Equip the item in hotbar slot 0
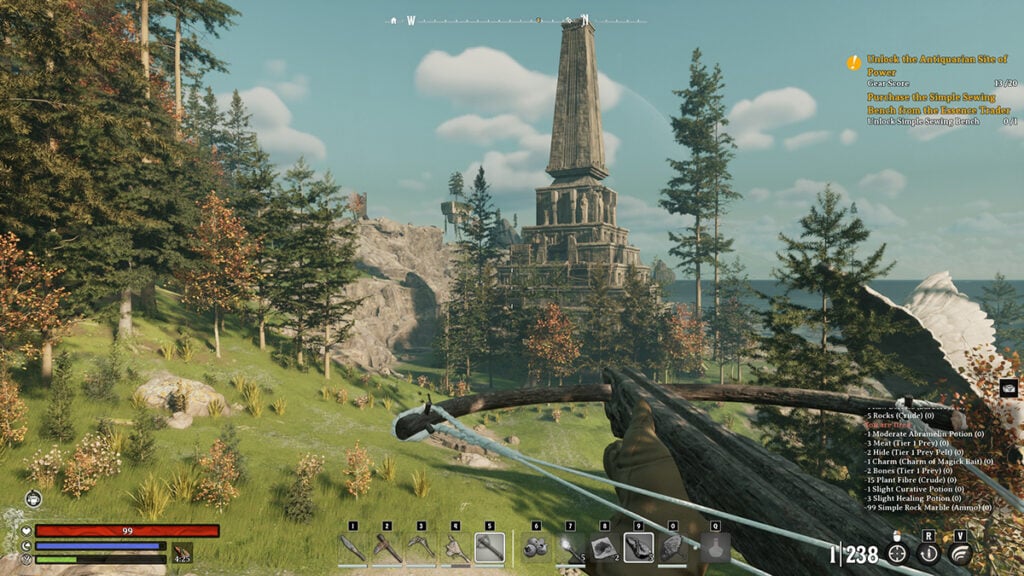Screen dimensions: 1024x576 (x=673, y=548)
